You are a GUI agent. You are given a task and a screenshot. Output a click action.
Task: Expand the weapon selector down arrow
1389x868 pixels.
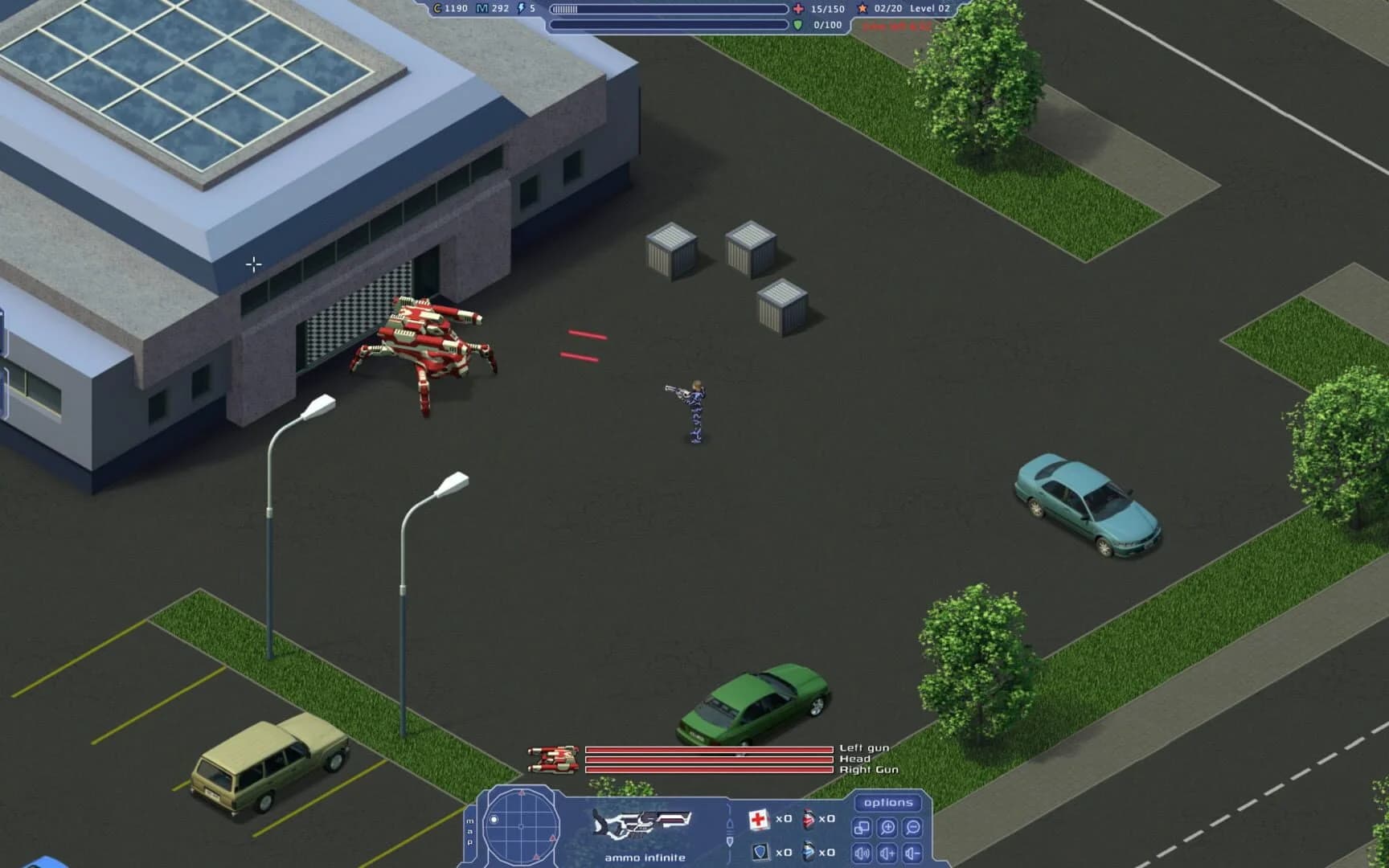730,843
